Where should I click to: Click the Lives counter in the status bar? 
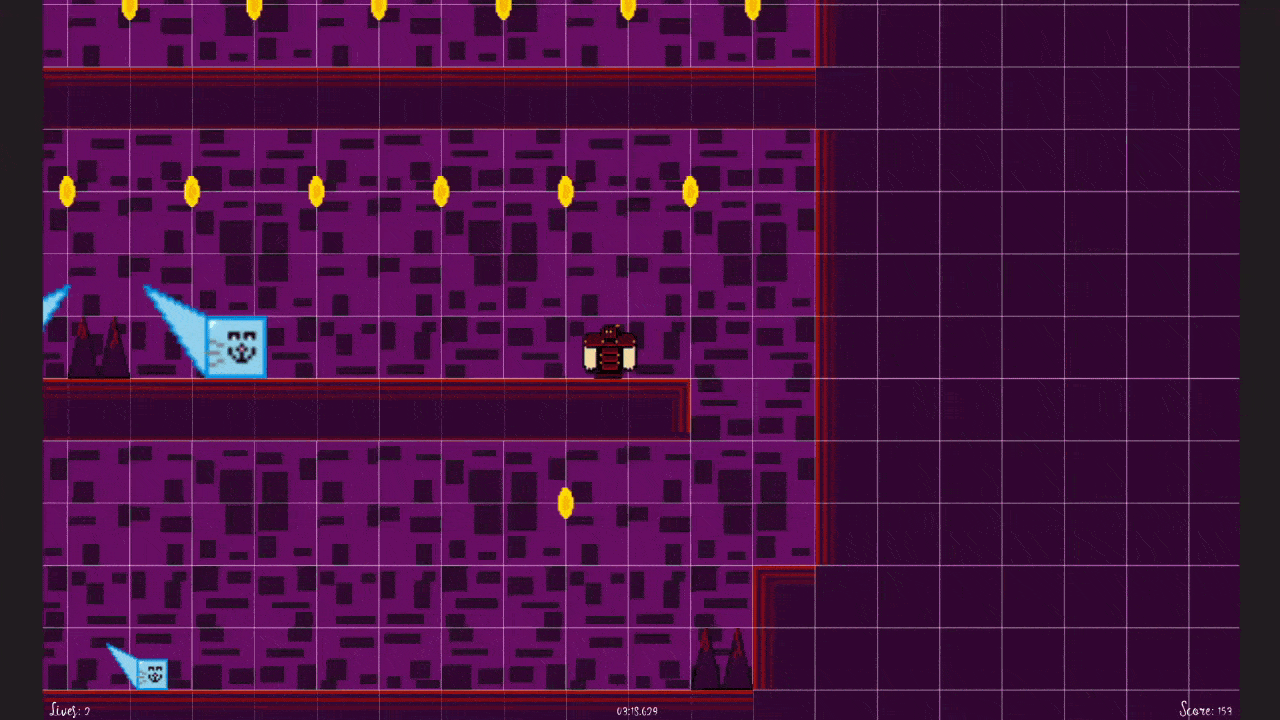[68, 710]
